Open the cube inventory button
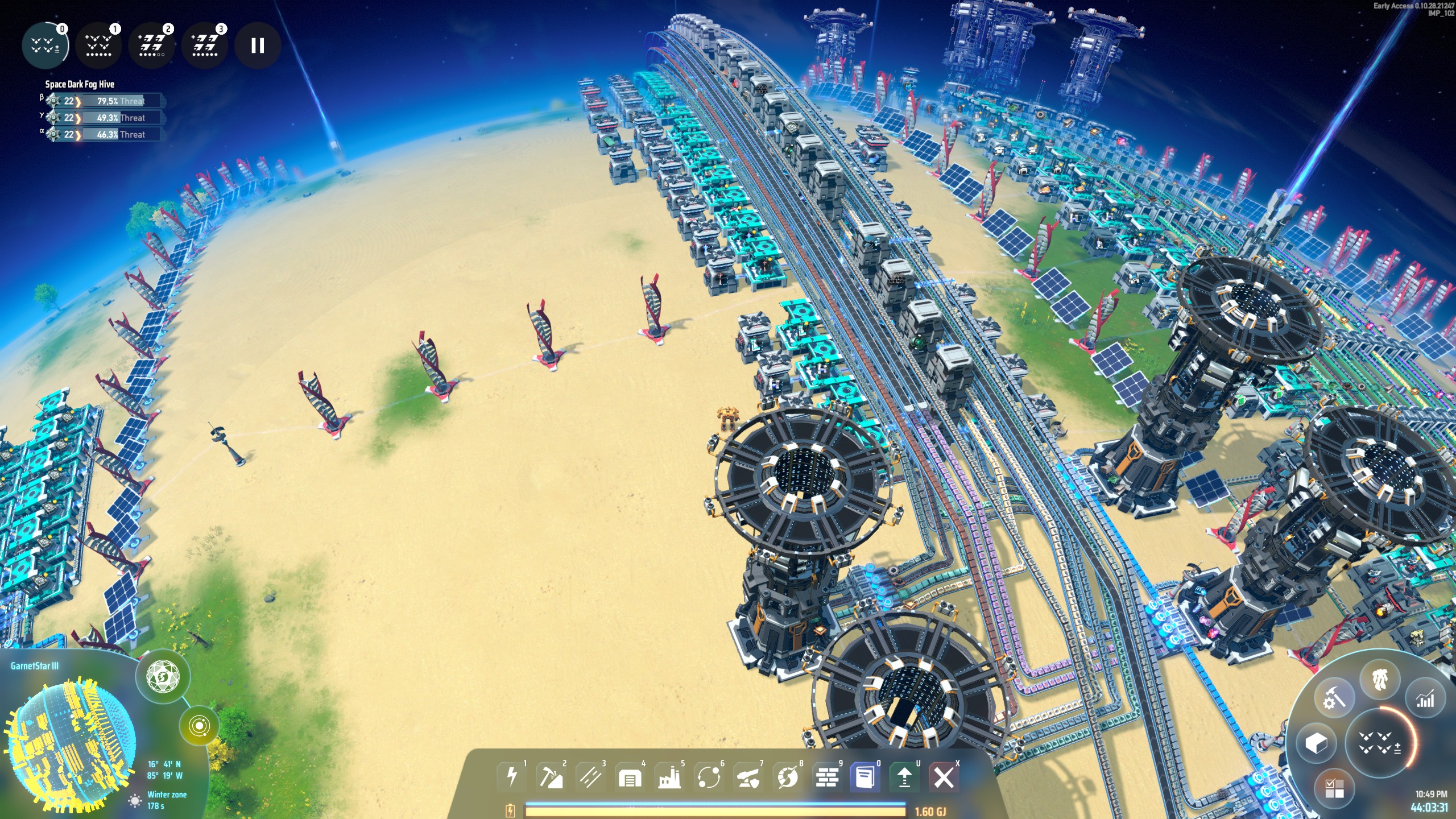The image size is (1456, 819). pyautogui.click(x=1316, y=743)
